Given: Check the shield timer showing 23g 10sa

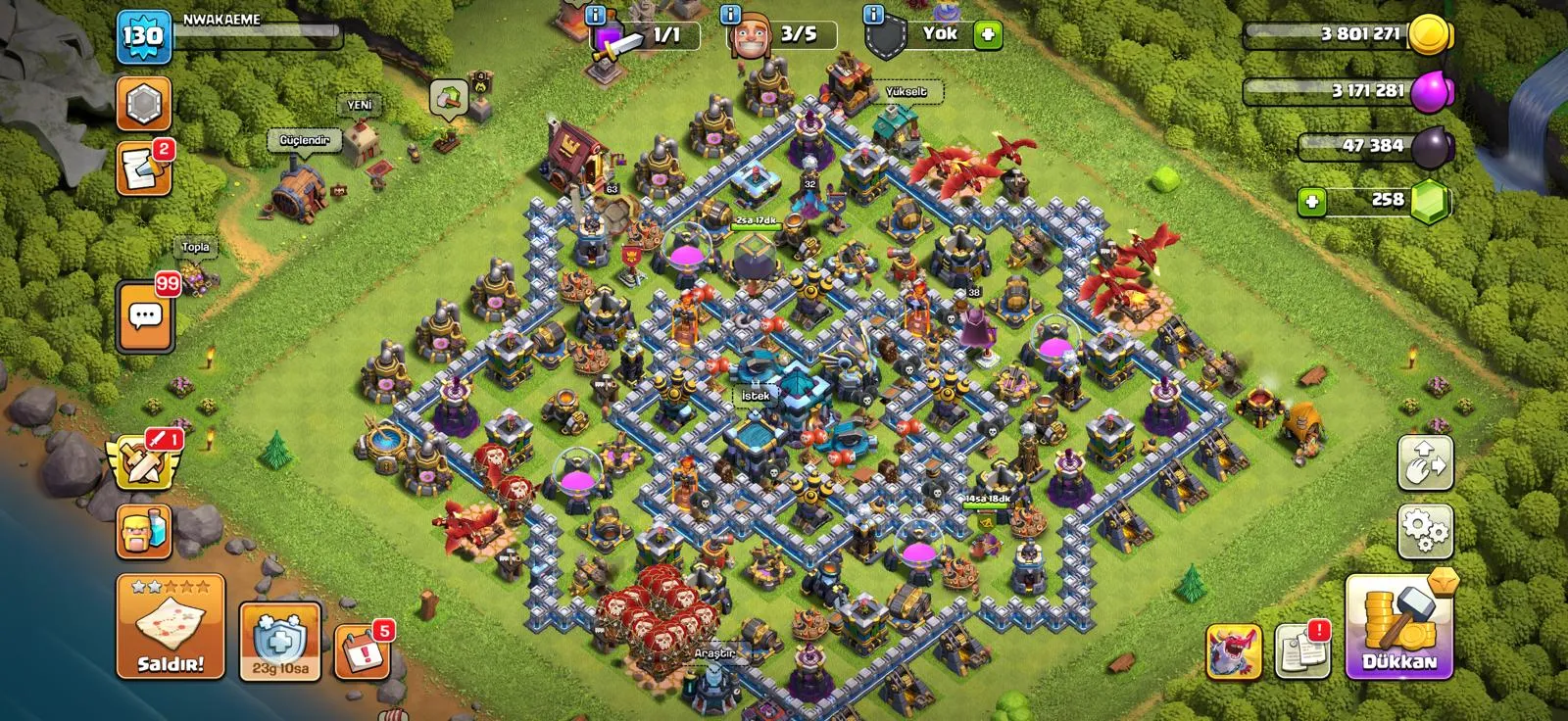Looking at the screenshot, I should [x=280, y=641].
